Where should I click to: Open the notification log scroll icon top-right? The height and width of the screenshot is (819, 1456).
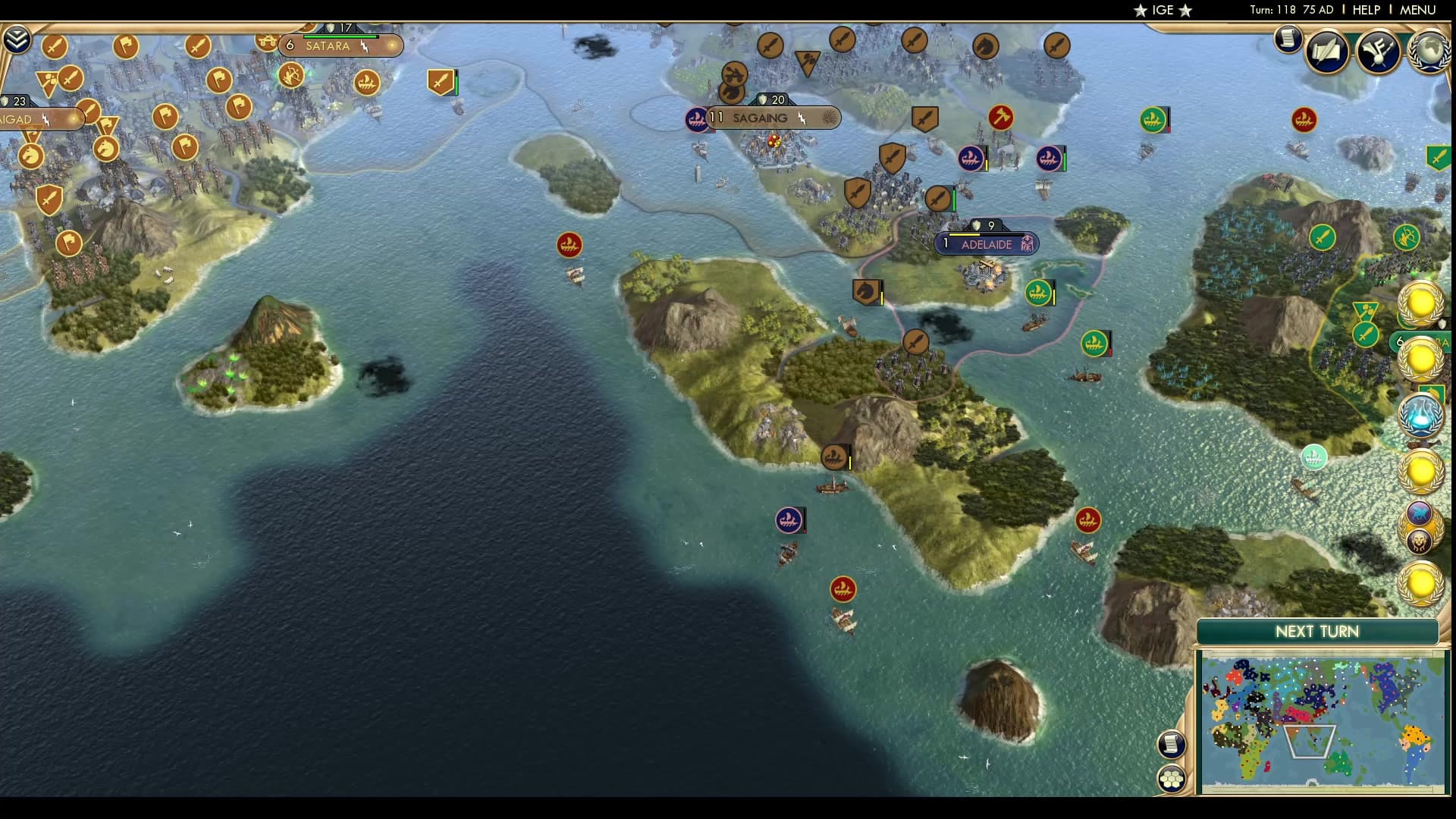[1287, 39]
